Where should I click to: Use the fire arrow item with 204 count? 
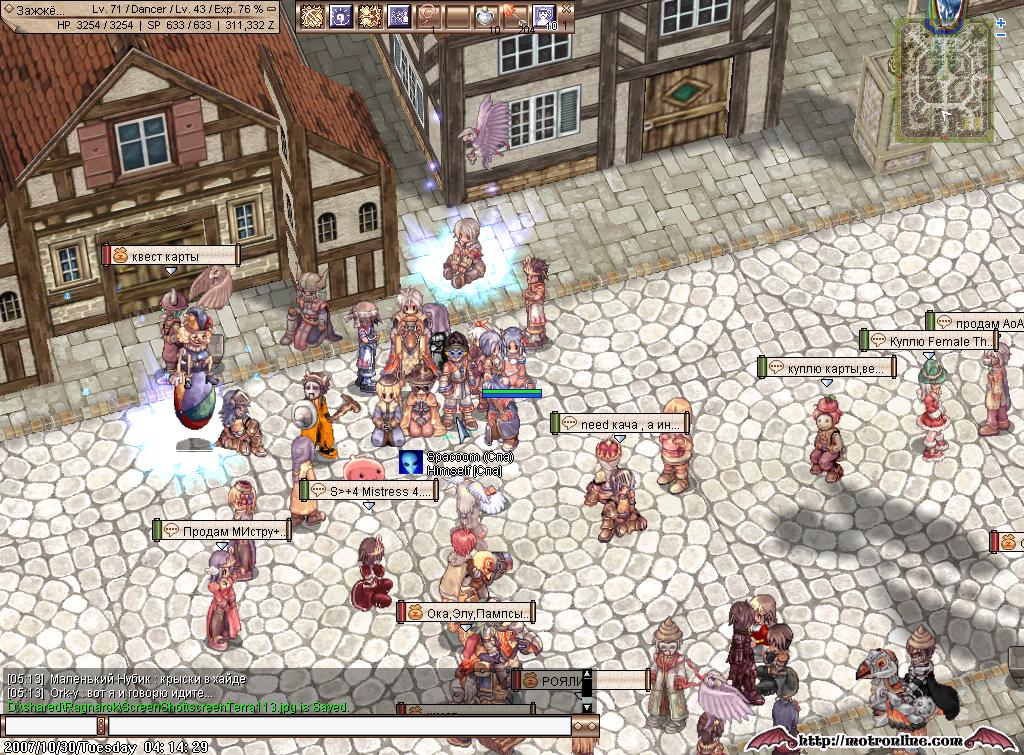pyautogui.click(x=515, y=16)
